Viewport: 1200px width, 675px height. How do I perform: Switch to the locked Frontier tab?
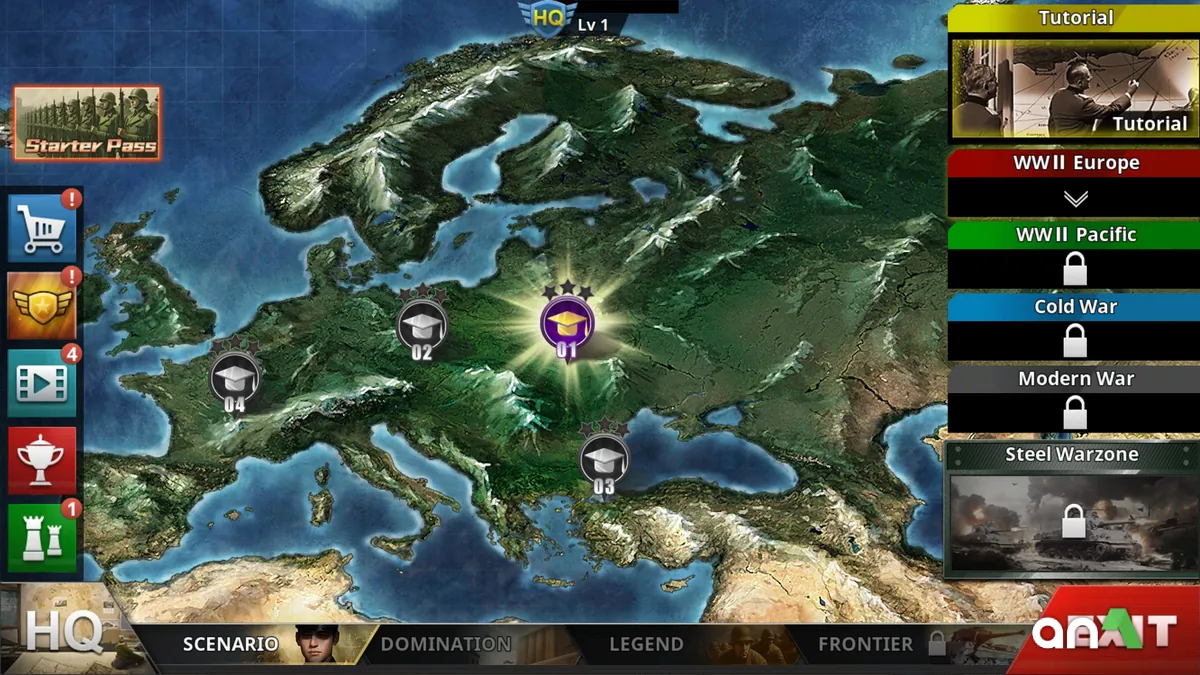tap(866, 645)
